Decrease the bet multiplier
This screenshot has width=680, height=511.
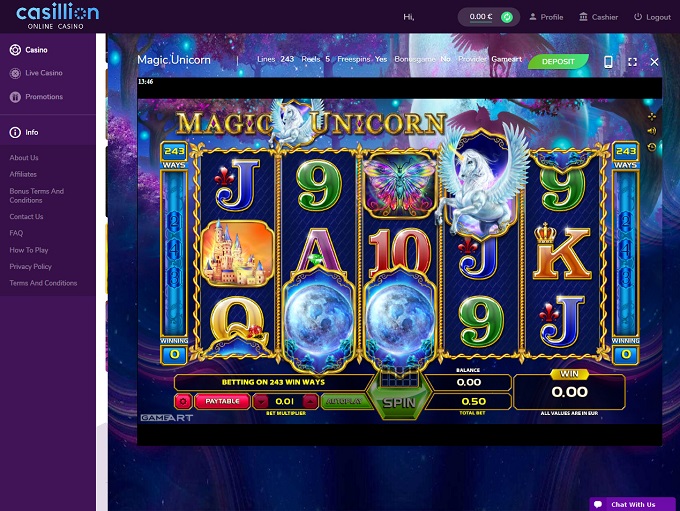pyautogui.click(x=261, y=401)
